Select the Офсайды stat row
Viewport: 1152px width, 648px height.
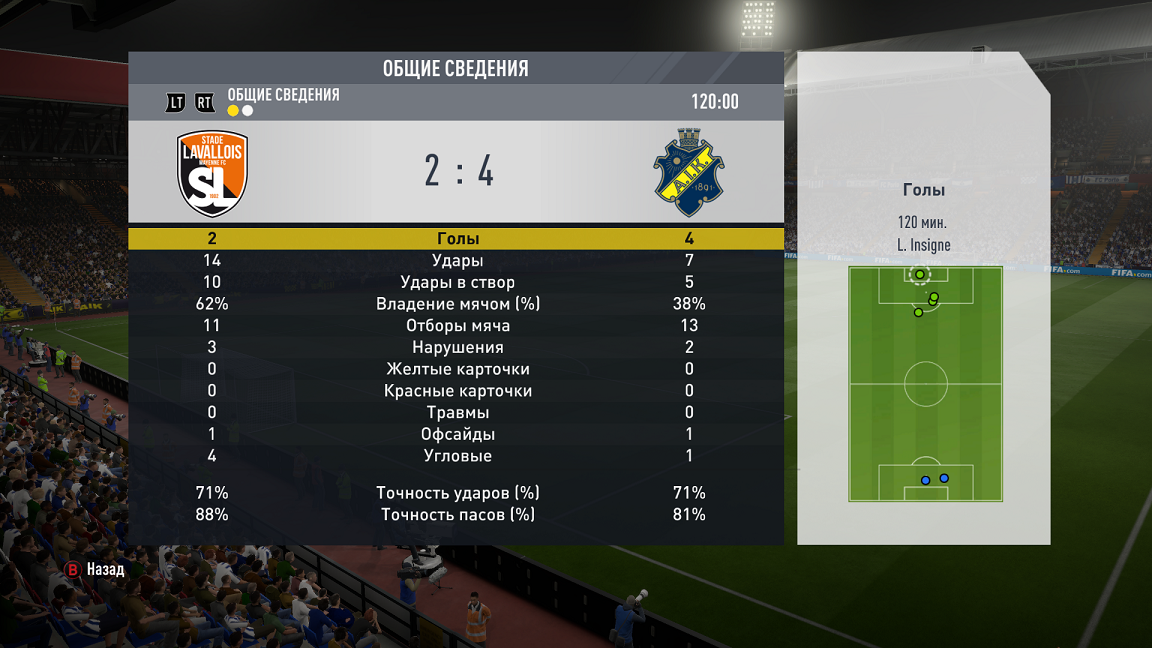point(457,434)
